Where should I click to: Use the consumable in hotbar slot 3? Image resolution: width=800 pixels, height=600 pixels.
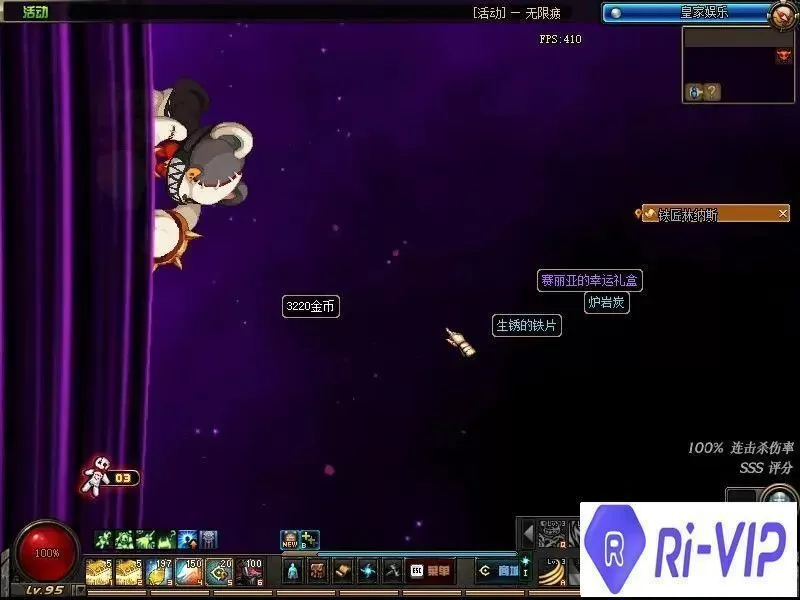tap(158, 571)
